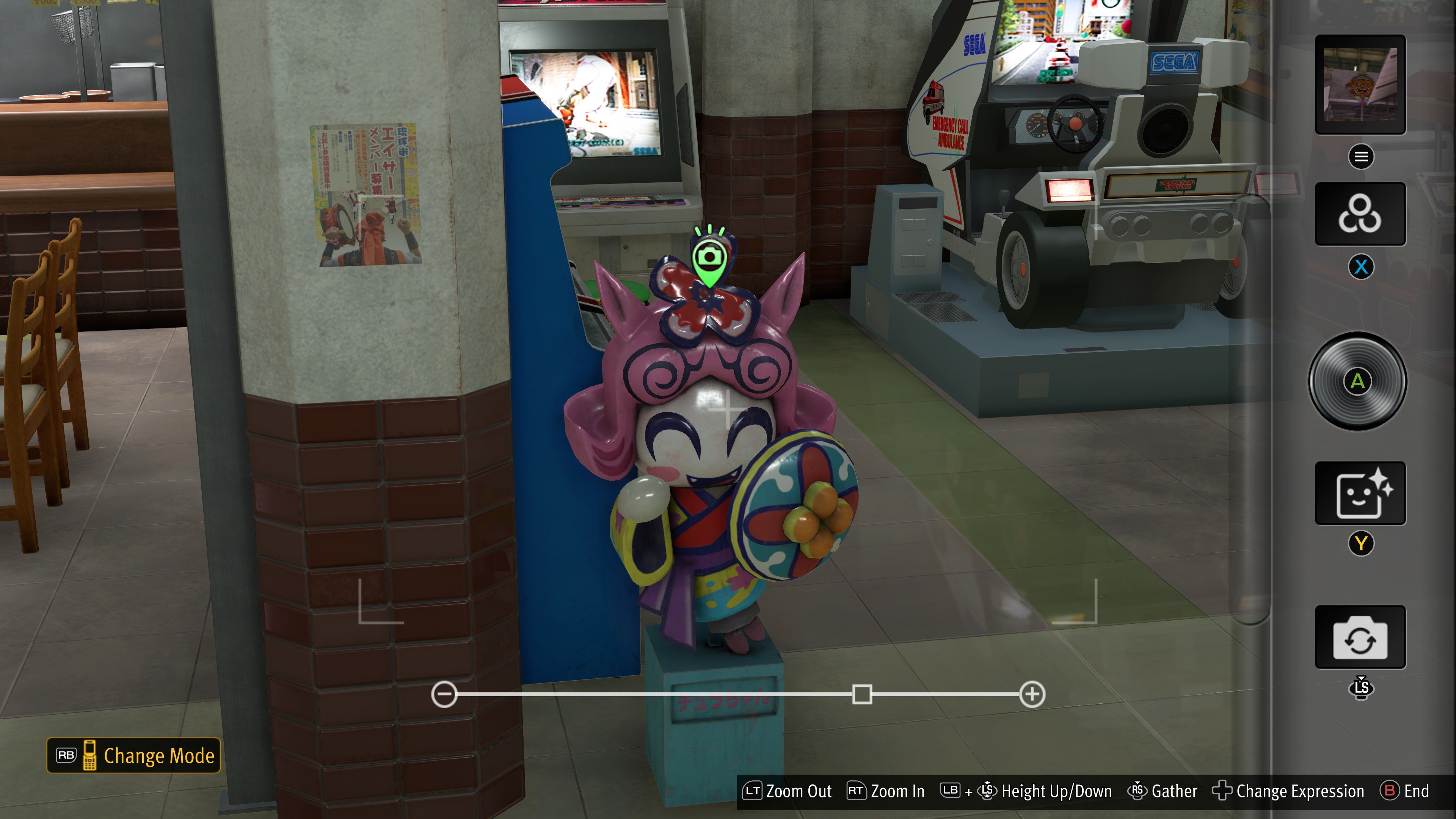The width and height of the screenshot is (1456, 819).
Task: Grab the zoom slider square handle
Action: pos(862,694)
